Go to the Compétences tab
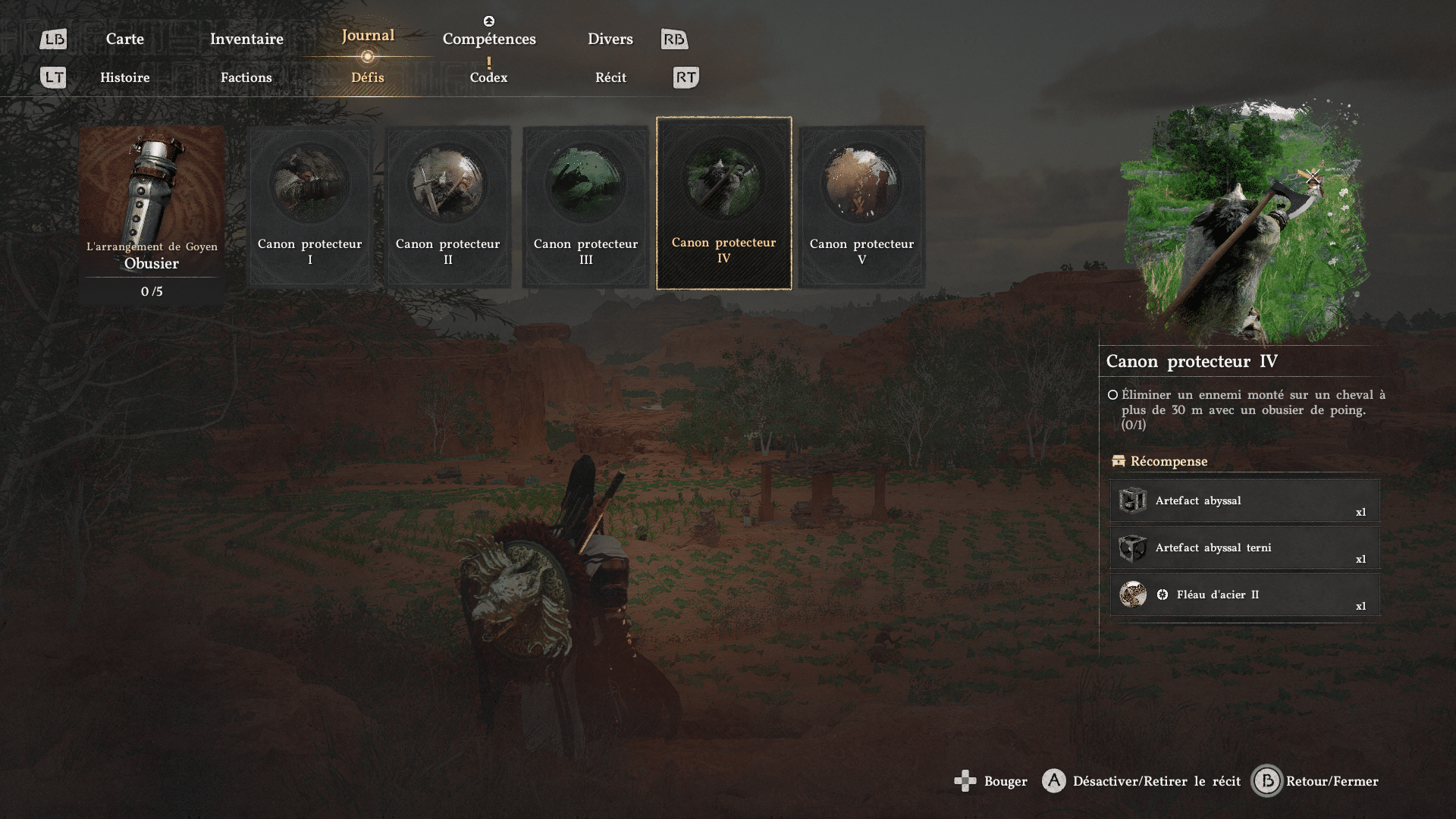The image size is (1456, 819). (x=489, y=39)
